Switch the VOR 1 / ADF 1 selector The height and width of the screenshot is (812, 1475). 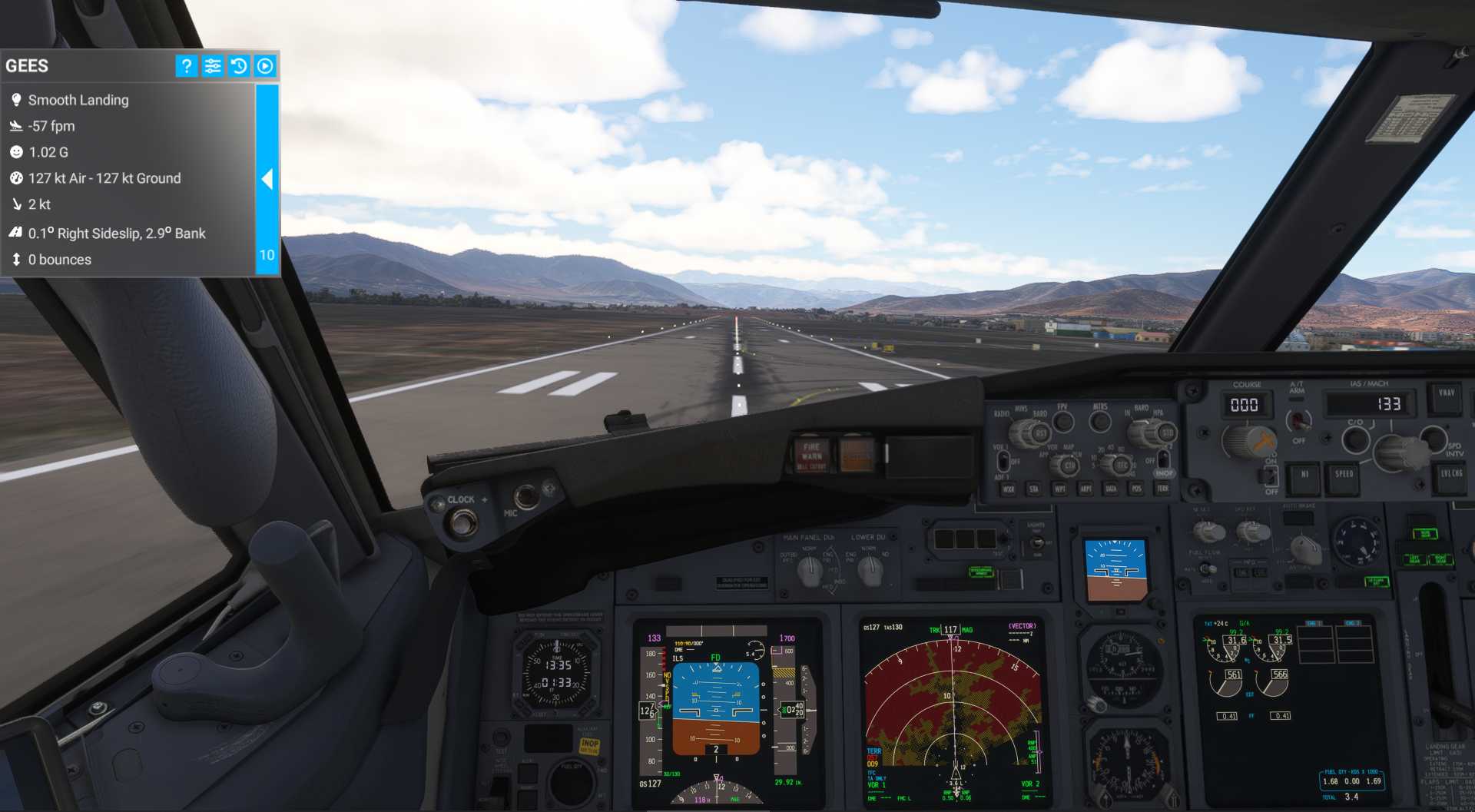1003,461
